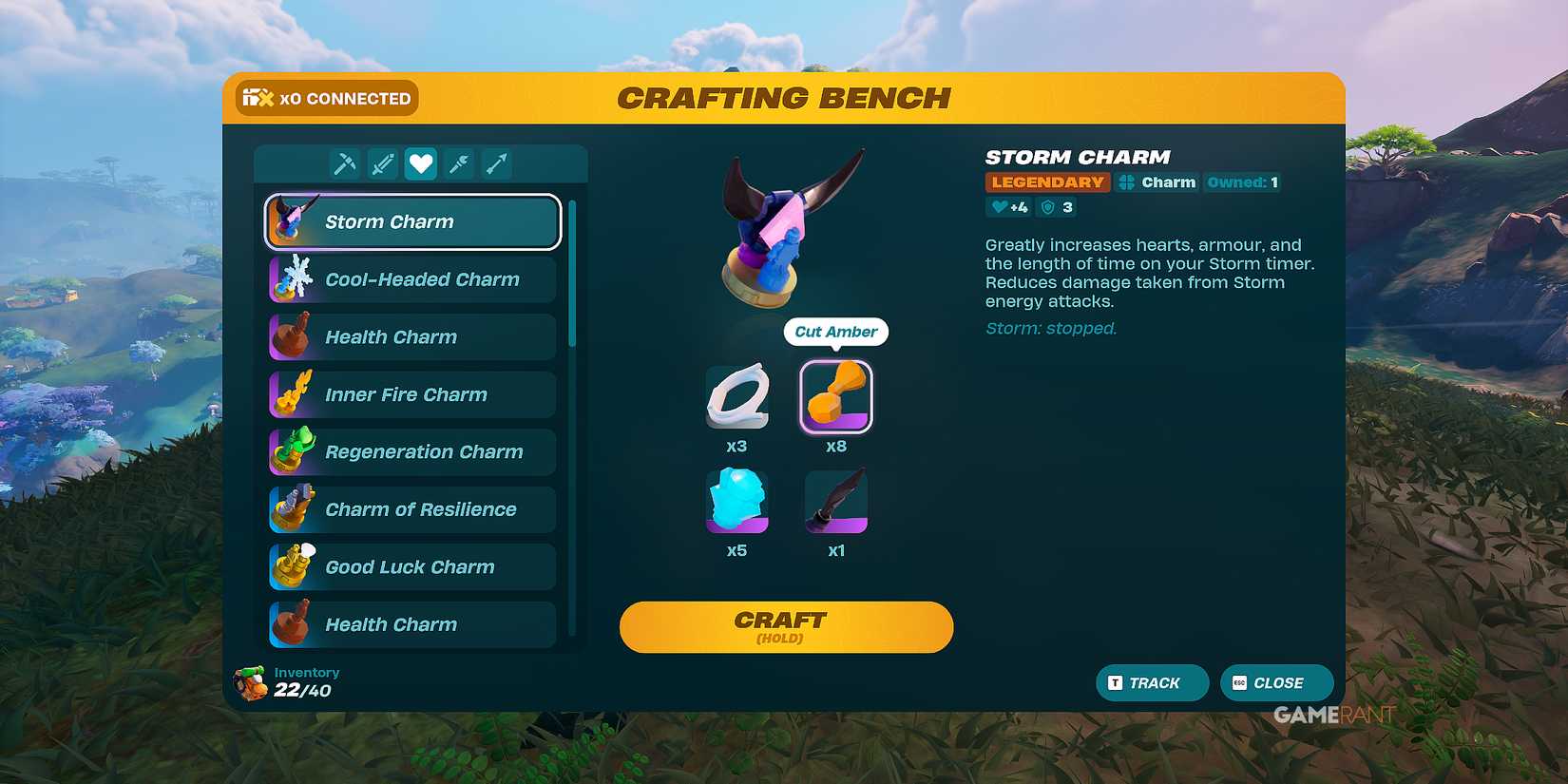Click the torch category icon

tap(459, 163)
